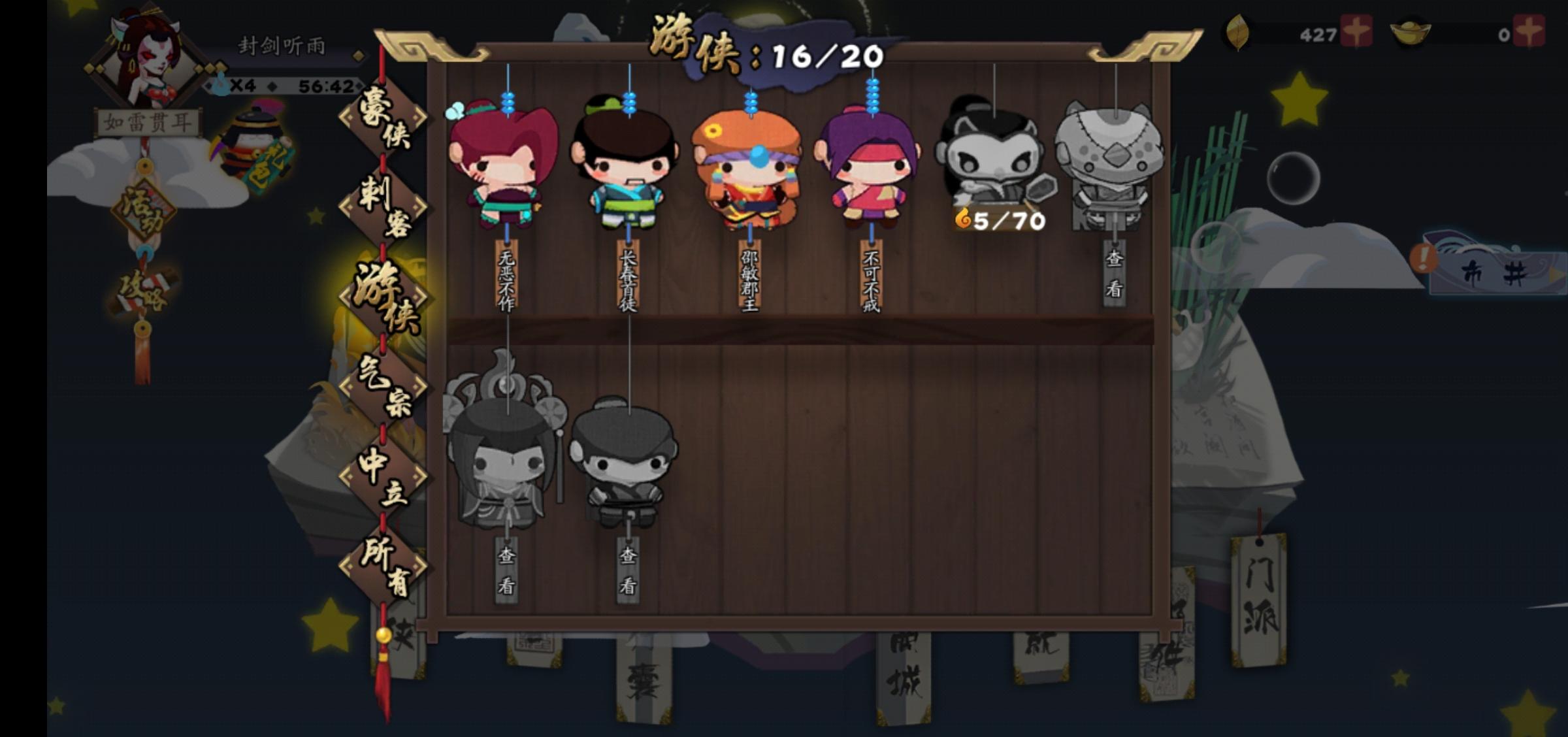Open the 攻略 strategy guide icon

142,293
